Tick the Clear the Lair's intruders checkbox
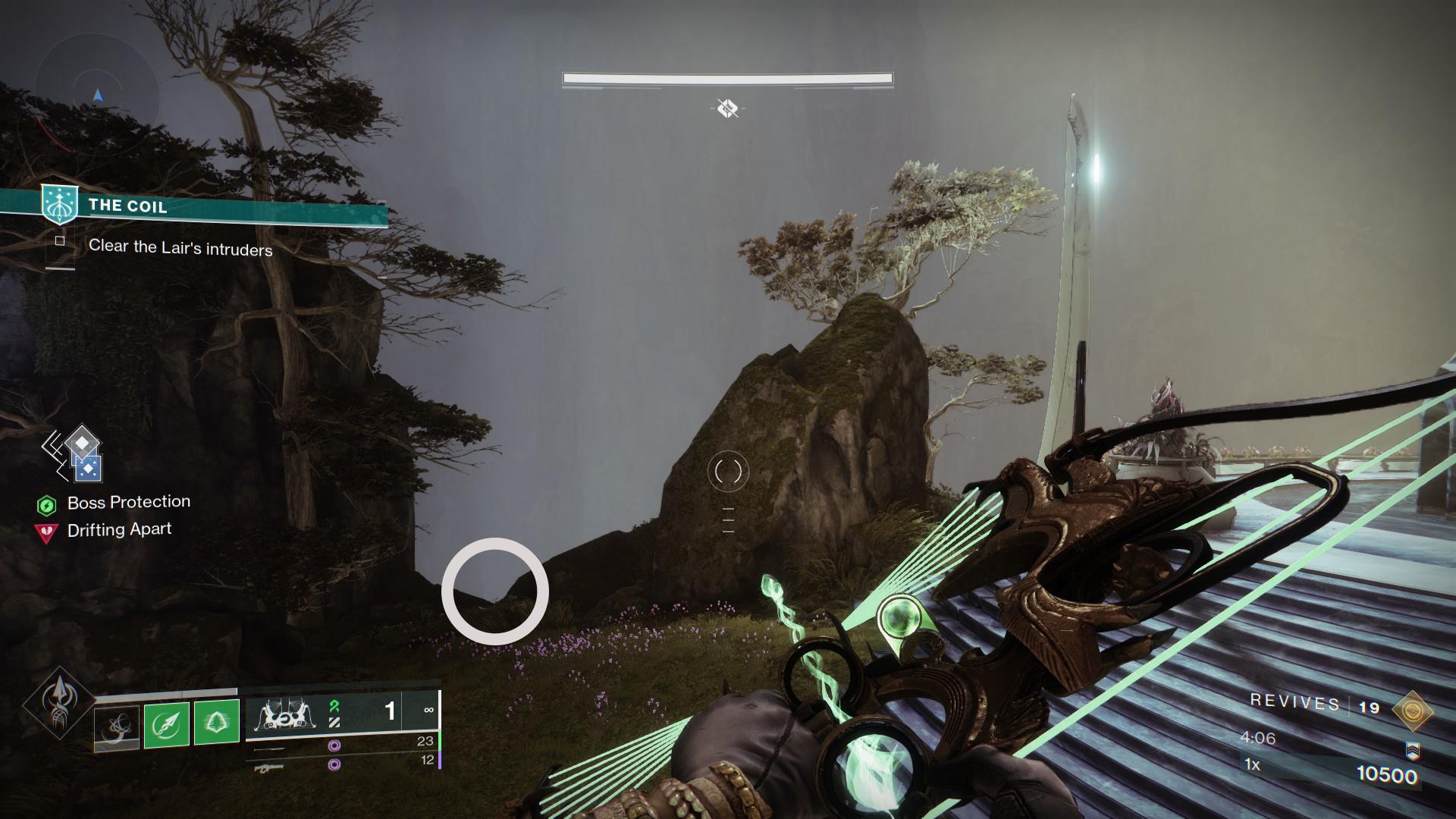 (60, 241)
